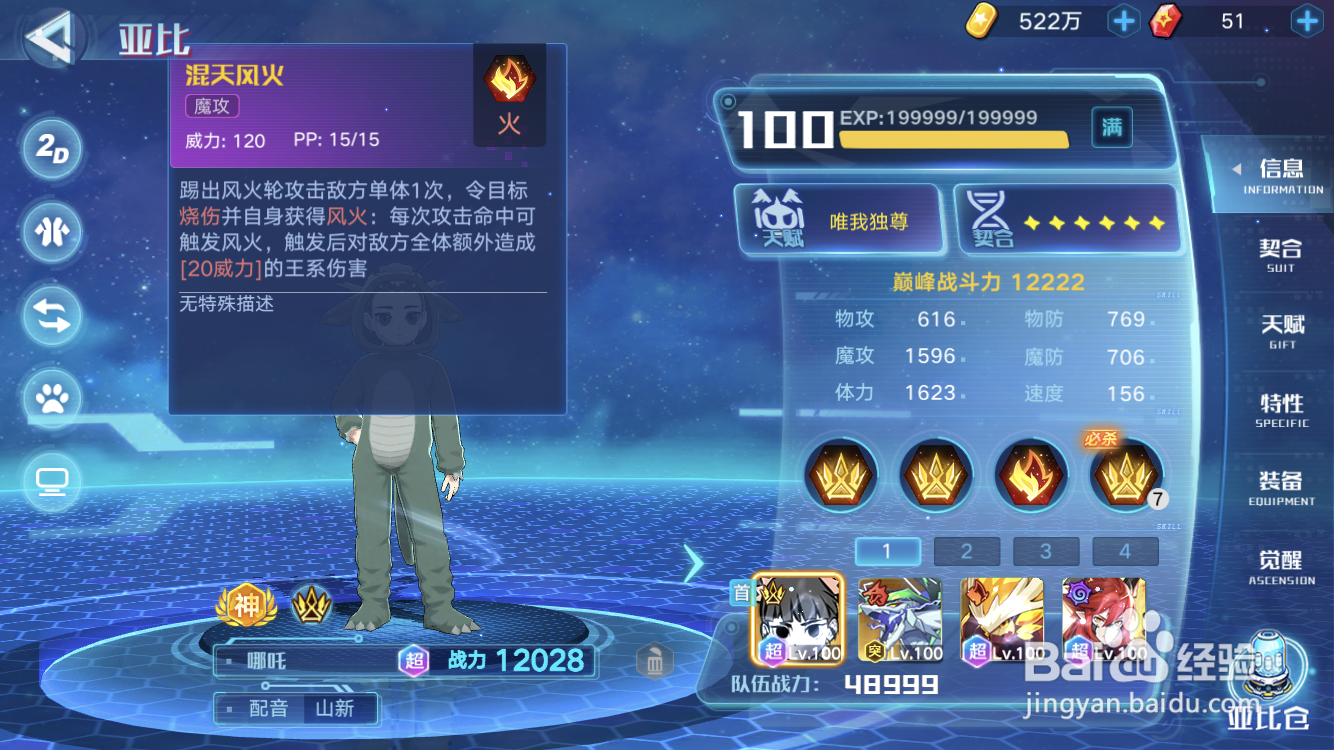This screenshot has width=1334, height=750.
Task: Click the plus beside the gold currency
Action: 1123,21
